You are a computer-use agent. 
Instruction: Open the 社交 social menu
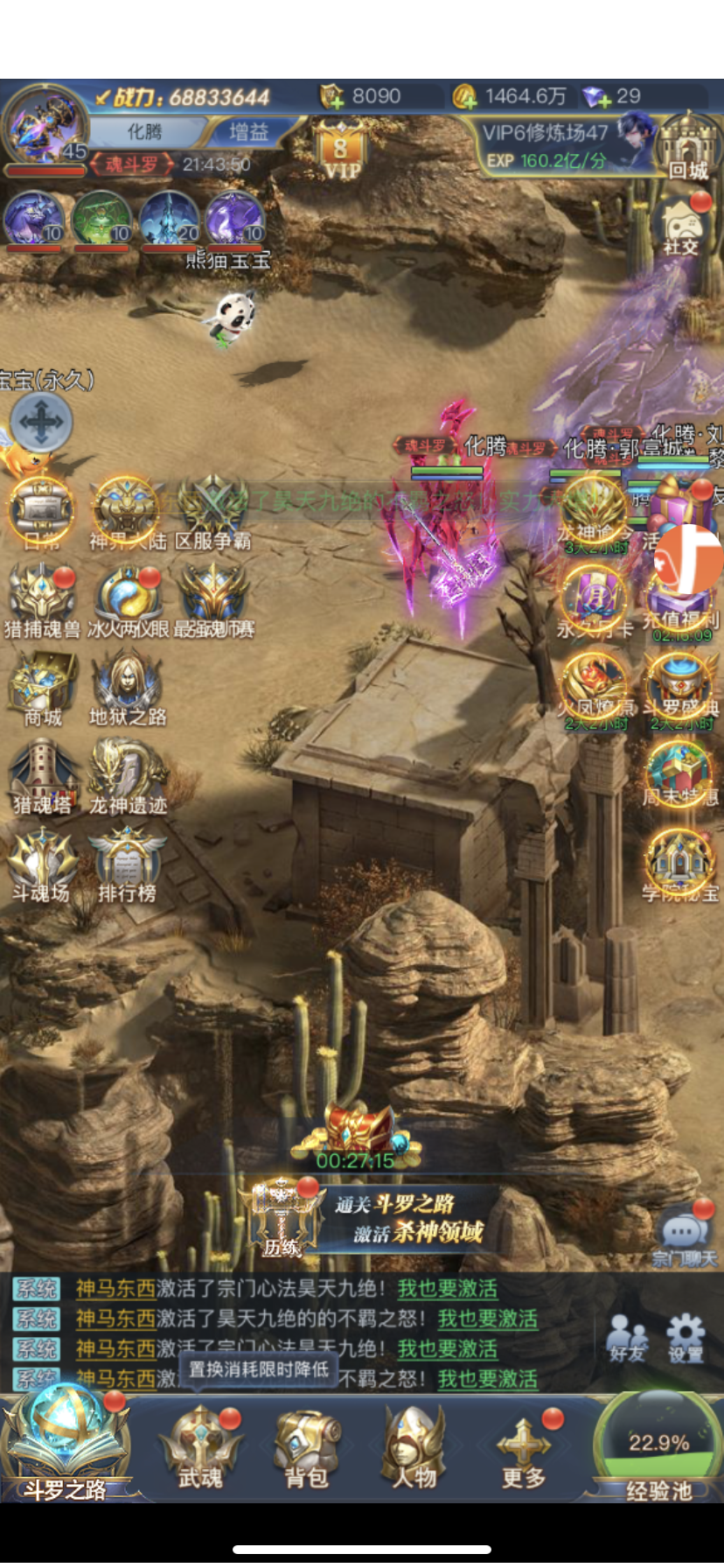[x=680, y=227]
